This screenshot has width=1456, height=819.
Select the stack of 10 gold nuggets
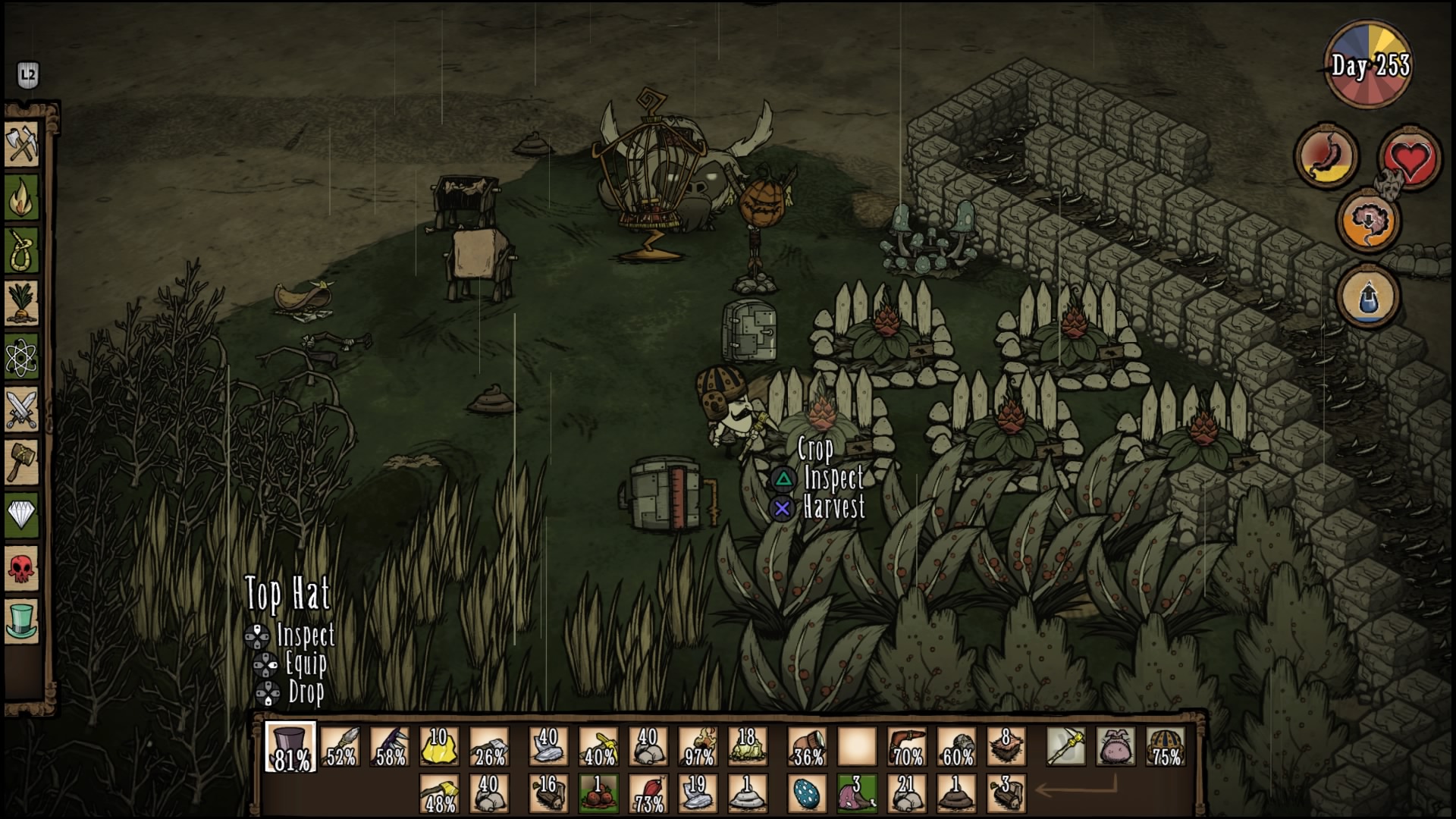tap(439, 747)
